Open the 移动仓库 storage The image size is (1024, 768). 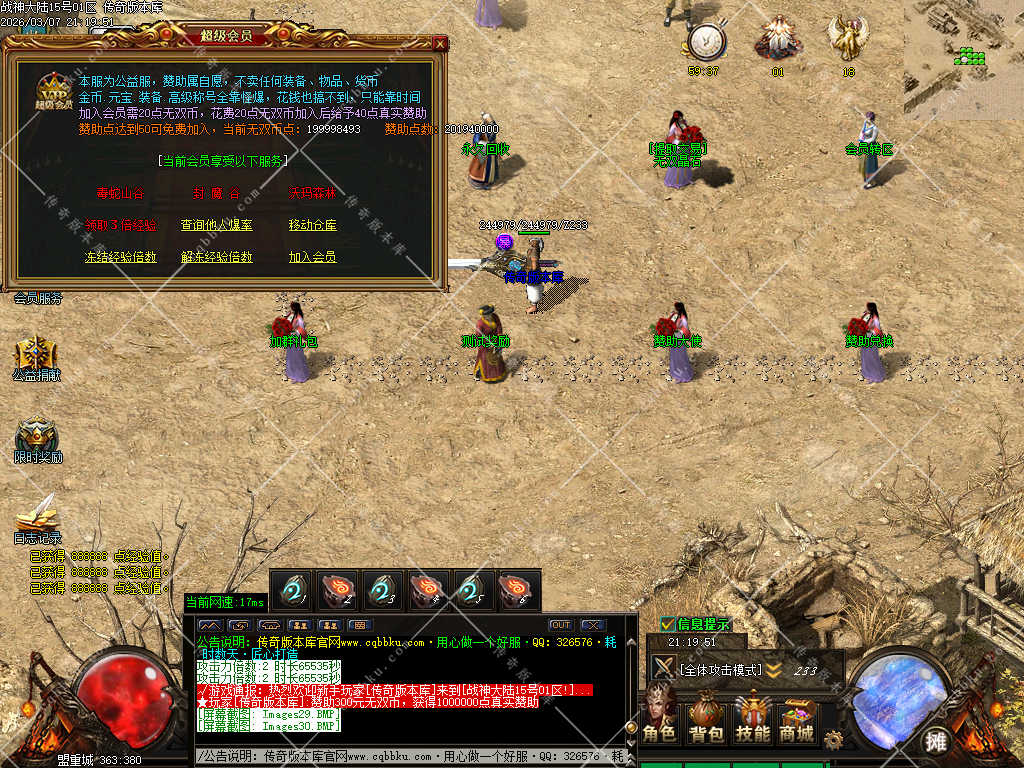(312, 225)
